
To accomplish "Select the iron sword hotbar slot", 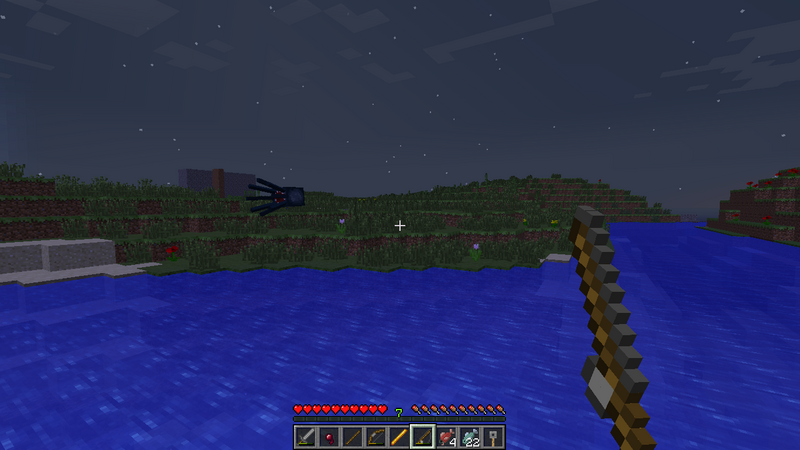I will [306, 437].
